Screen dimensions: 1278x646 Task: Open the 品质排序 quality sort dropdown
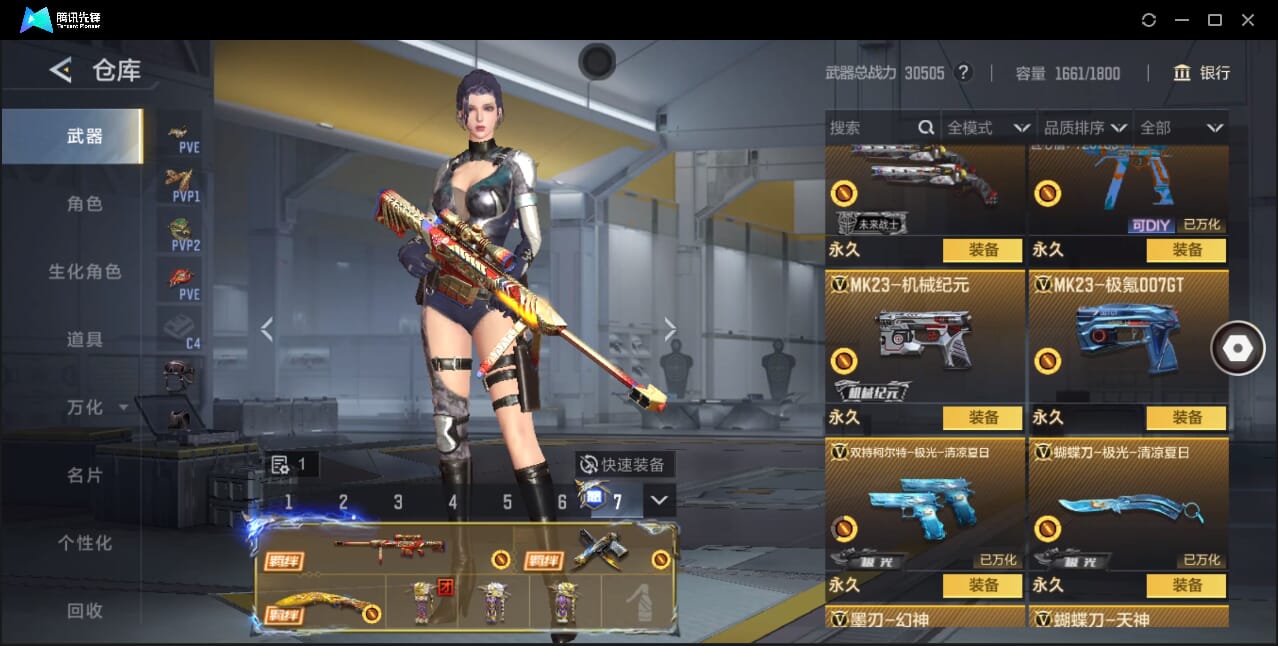(x=1085, y=128)
